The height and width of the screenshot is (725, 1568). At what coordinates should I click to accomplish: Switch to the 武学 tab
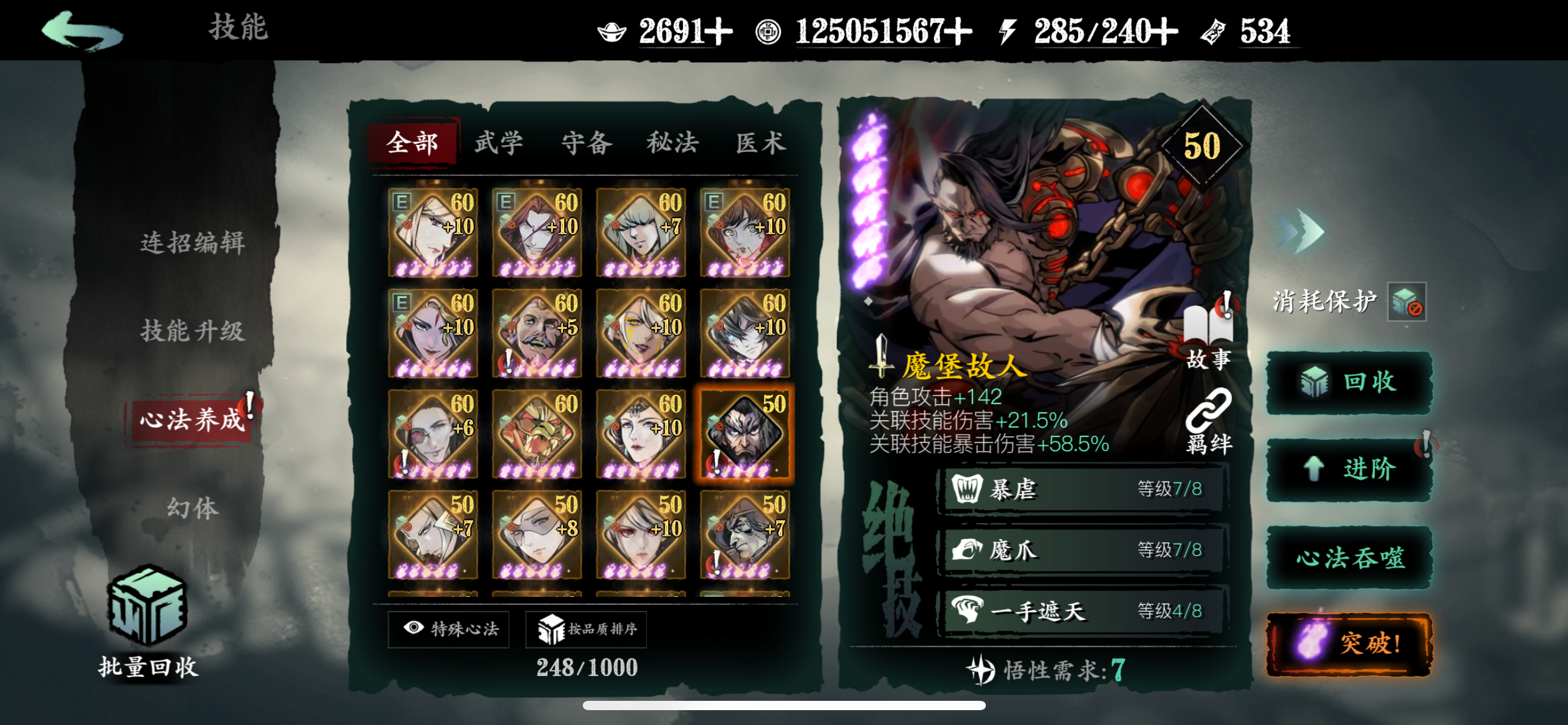tap(499, 143)
